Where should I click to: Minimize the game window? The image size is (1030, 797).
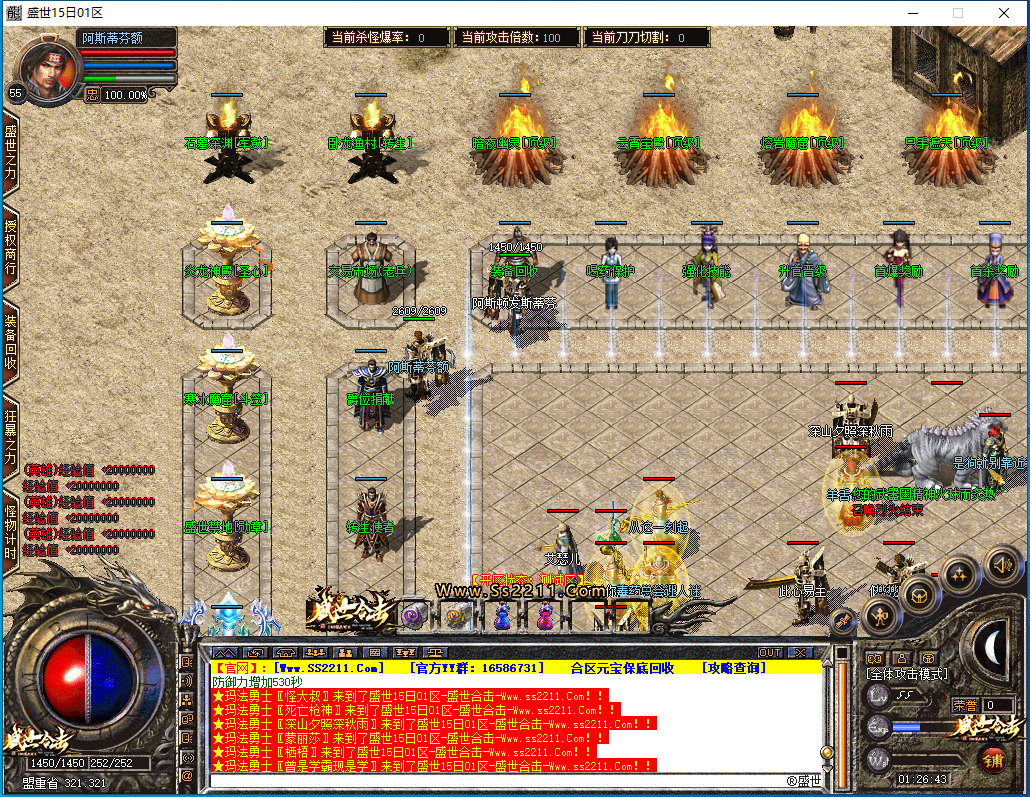pos(911,13)
